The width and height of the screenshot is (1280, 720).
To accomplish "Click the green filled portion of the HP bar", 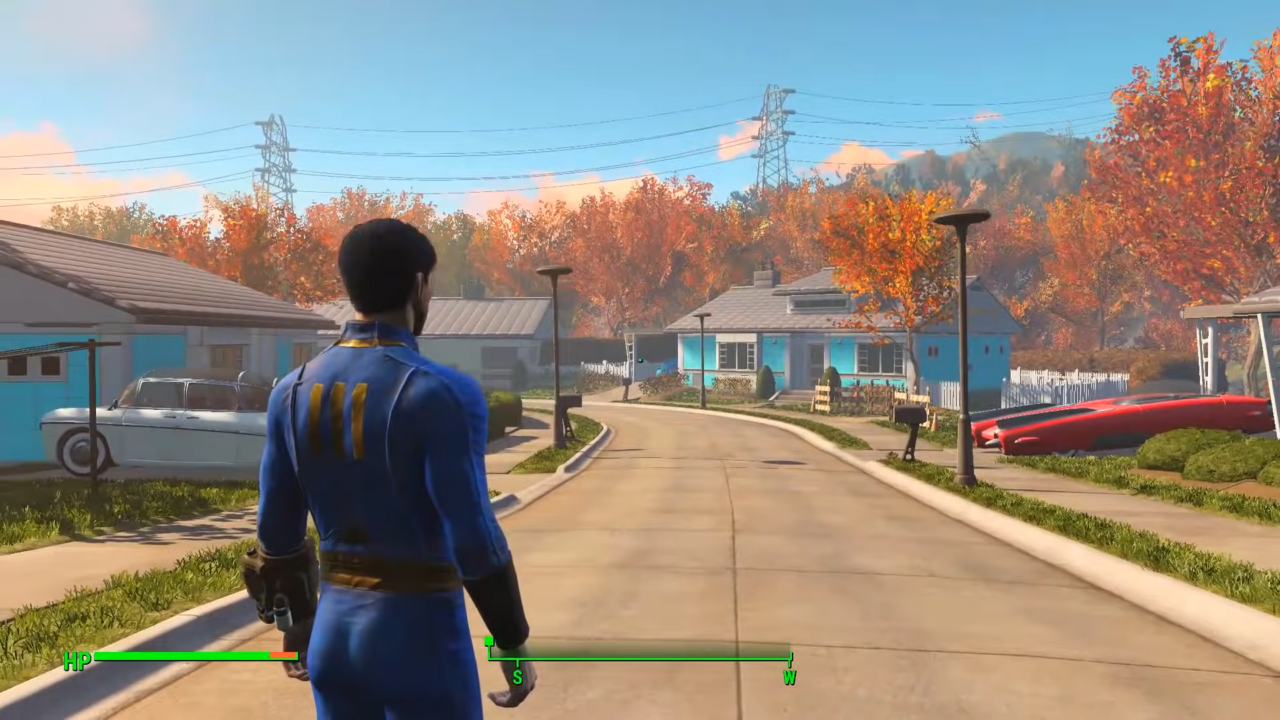I will (x=180, y=656).
